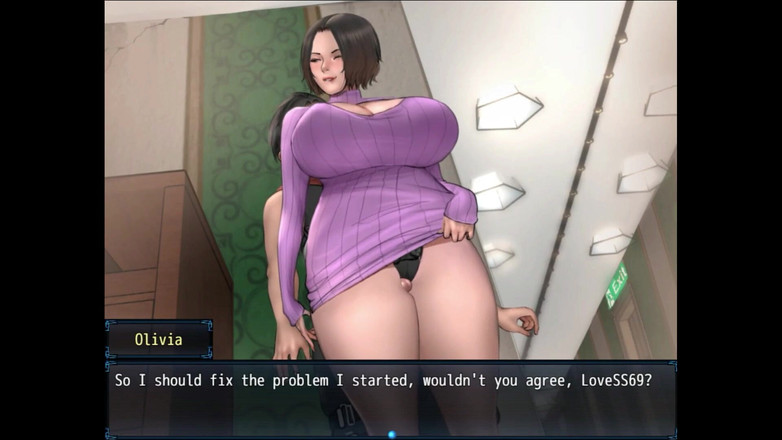Click the blue continue indicator
Screen dimensions: 782x440
[x=391, y=434]
